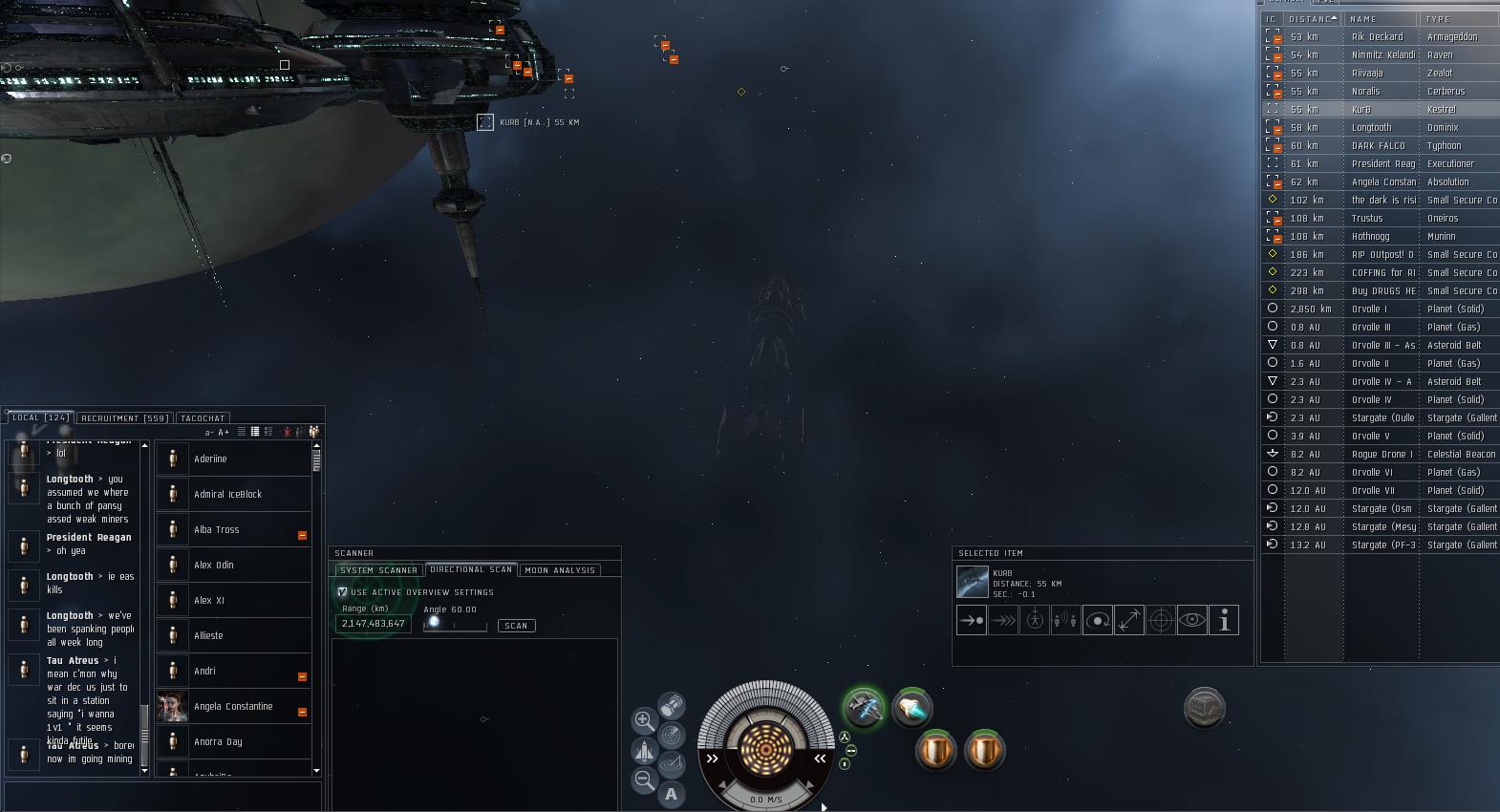This screenshot has width=1500, height=812.
Task: Switch to the Recruitment chat tab
Action: pos(124,417)
